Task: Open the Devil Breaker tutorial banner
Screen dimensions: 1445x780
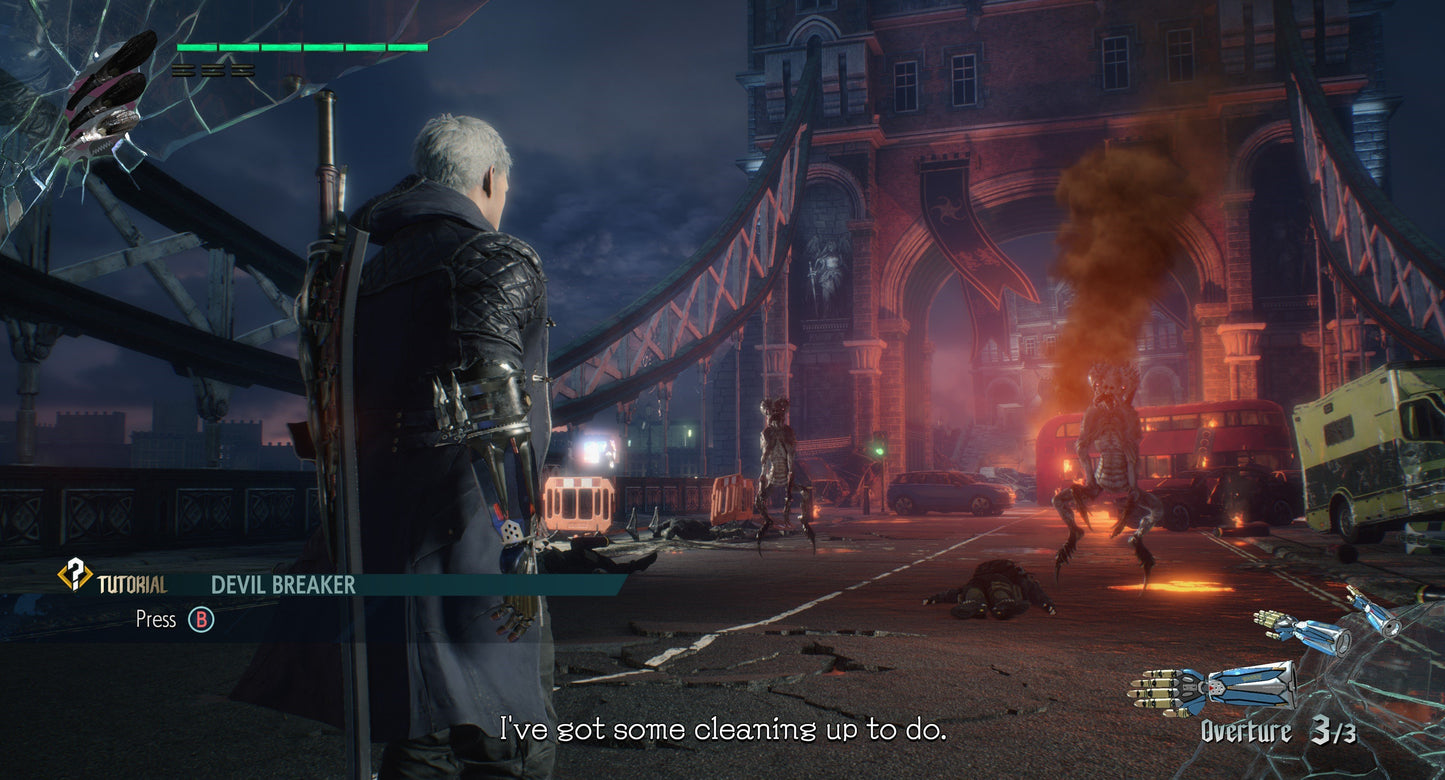Action: pos(283,585)
